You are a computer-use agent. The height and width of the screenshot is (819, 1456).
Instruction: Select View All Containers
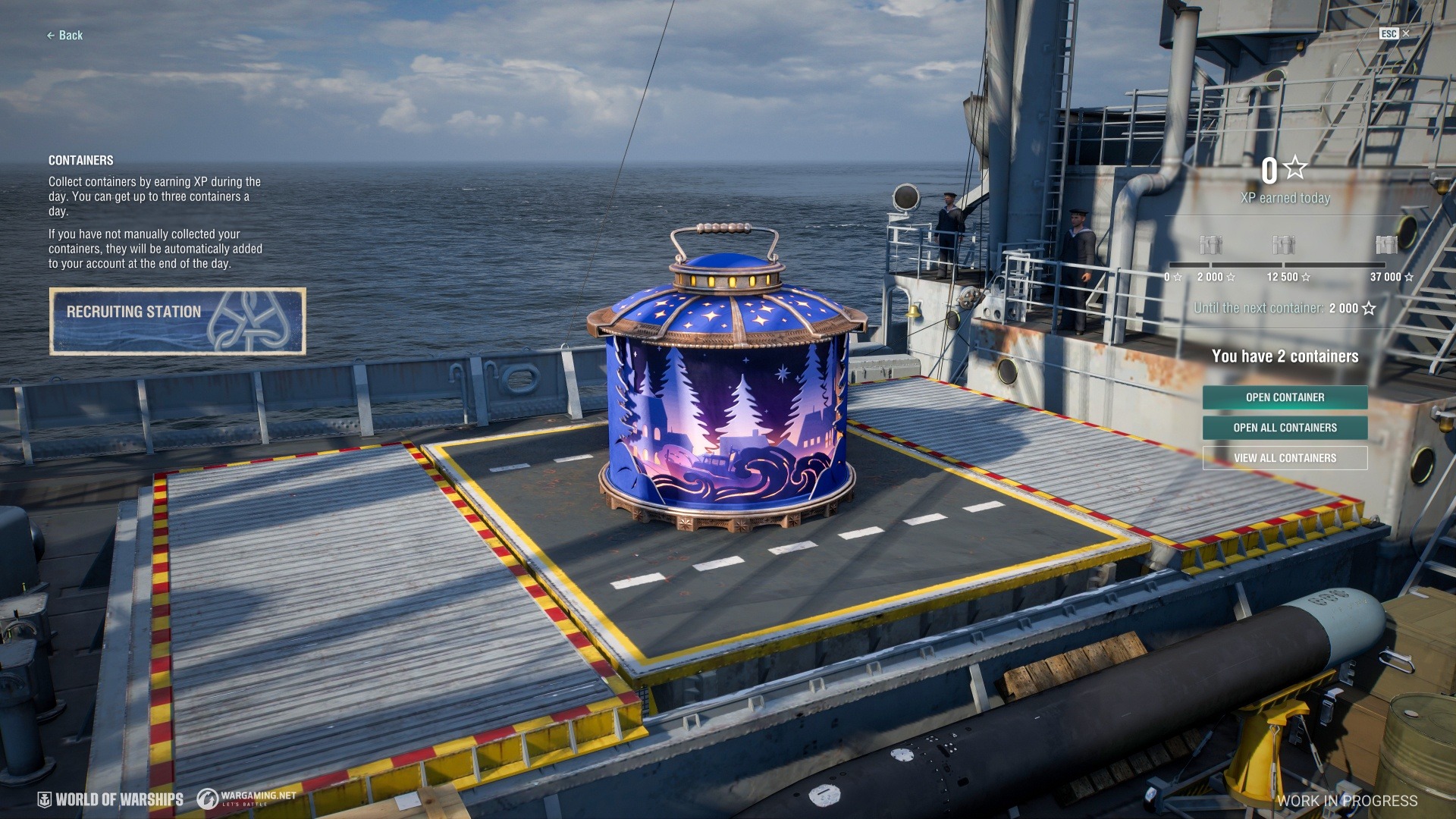[x=1285, y=458]
